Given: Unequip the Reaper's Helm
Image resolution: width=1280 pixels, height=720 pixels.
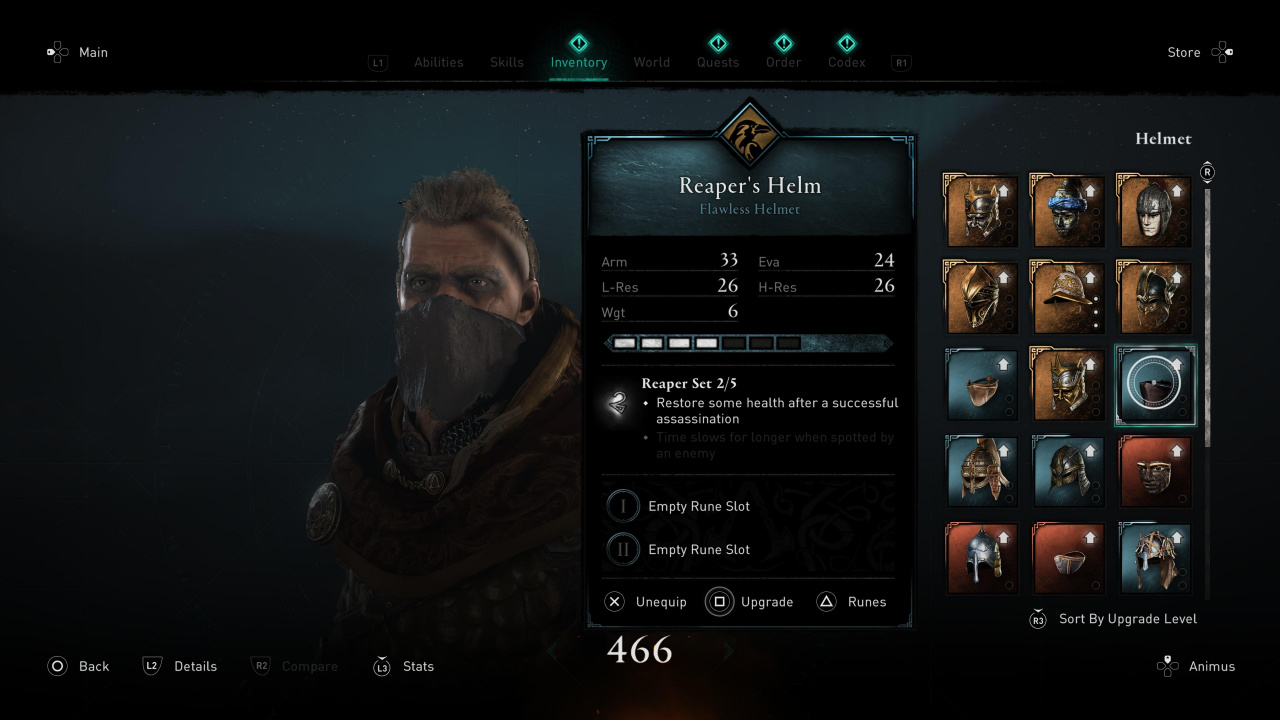Looking at the screenshot, I should click(x=646, y=602).
